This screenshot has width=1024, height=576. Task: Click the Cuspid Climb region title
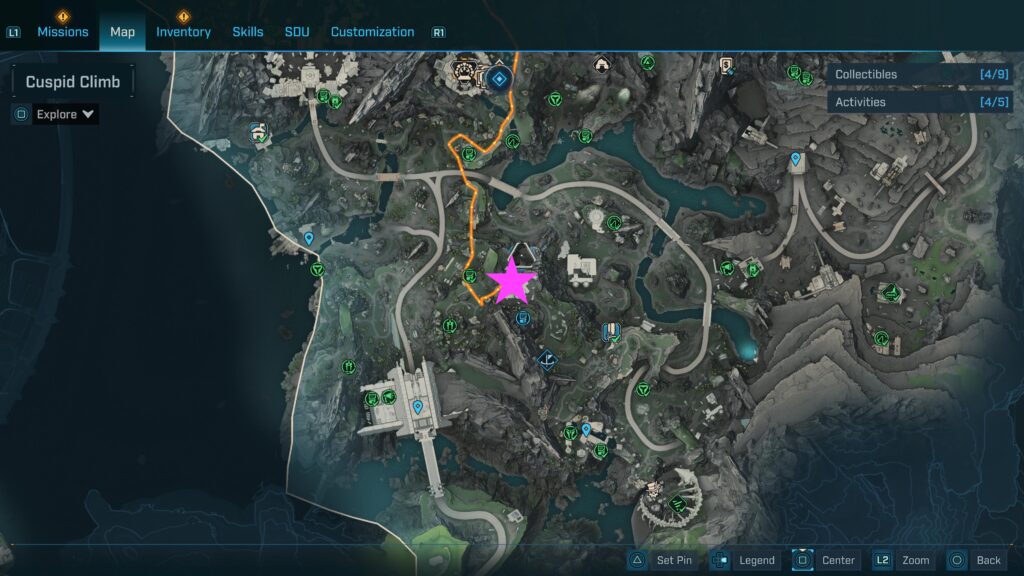click(73, 82)
